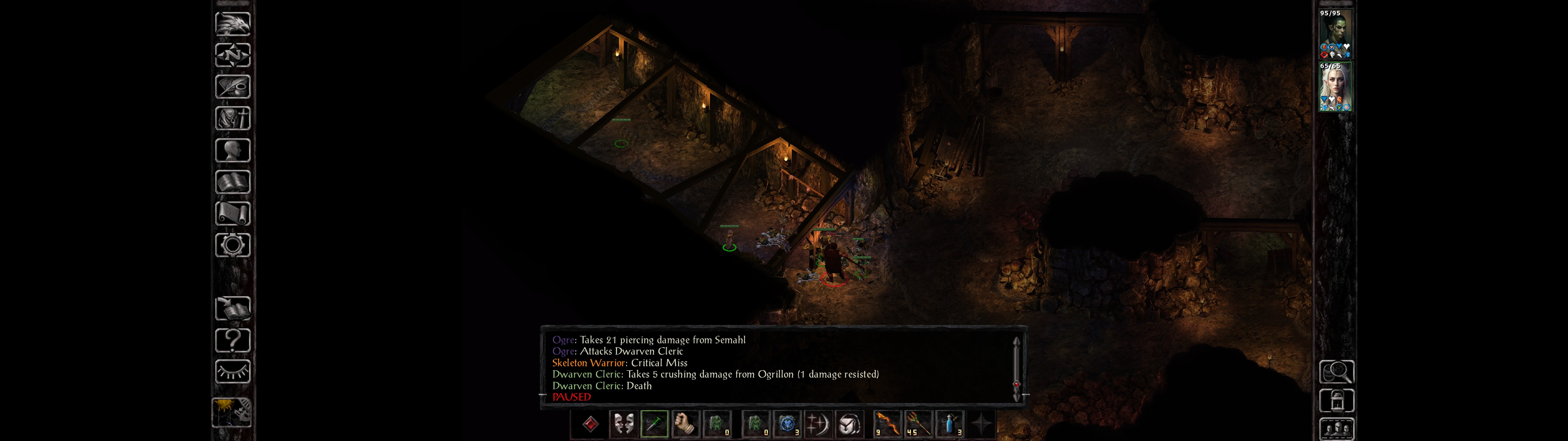Select the half-orc character portrait

click(x=1336, y=33)
